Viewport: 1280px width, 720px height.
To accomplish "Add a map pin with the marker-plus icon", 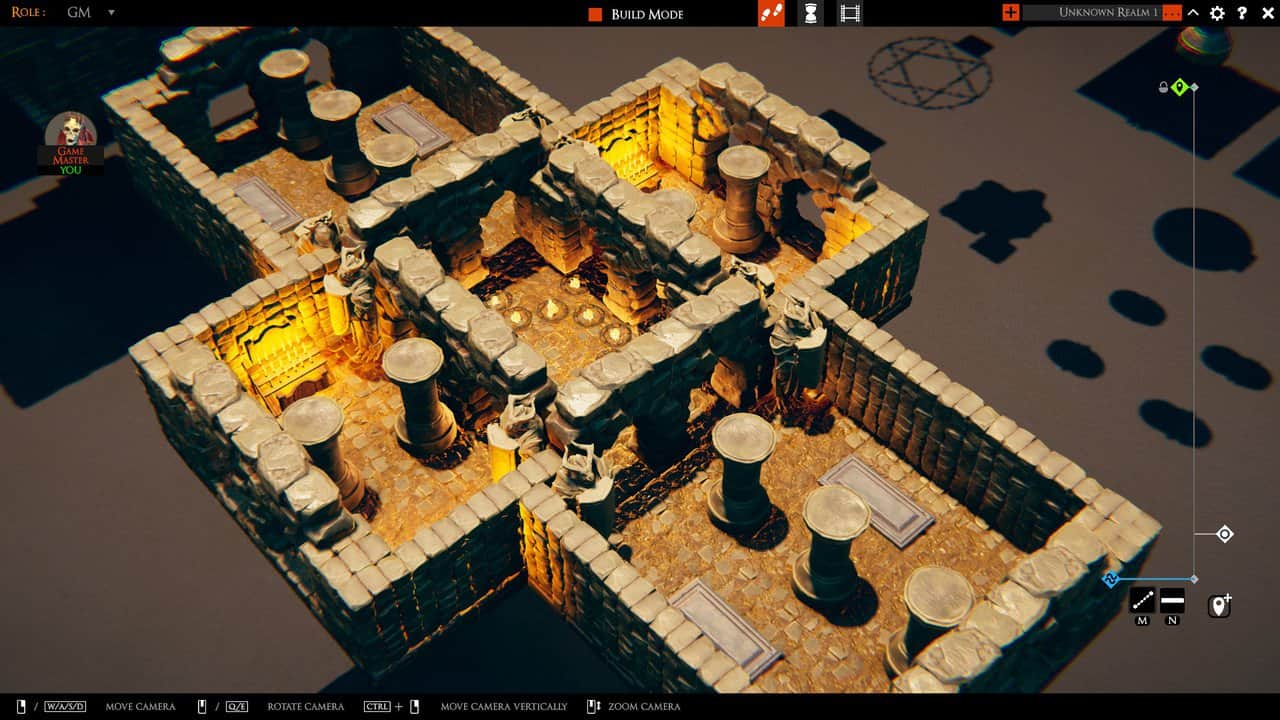I will [1219, 606].
